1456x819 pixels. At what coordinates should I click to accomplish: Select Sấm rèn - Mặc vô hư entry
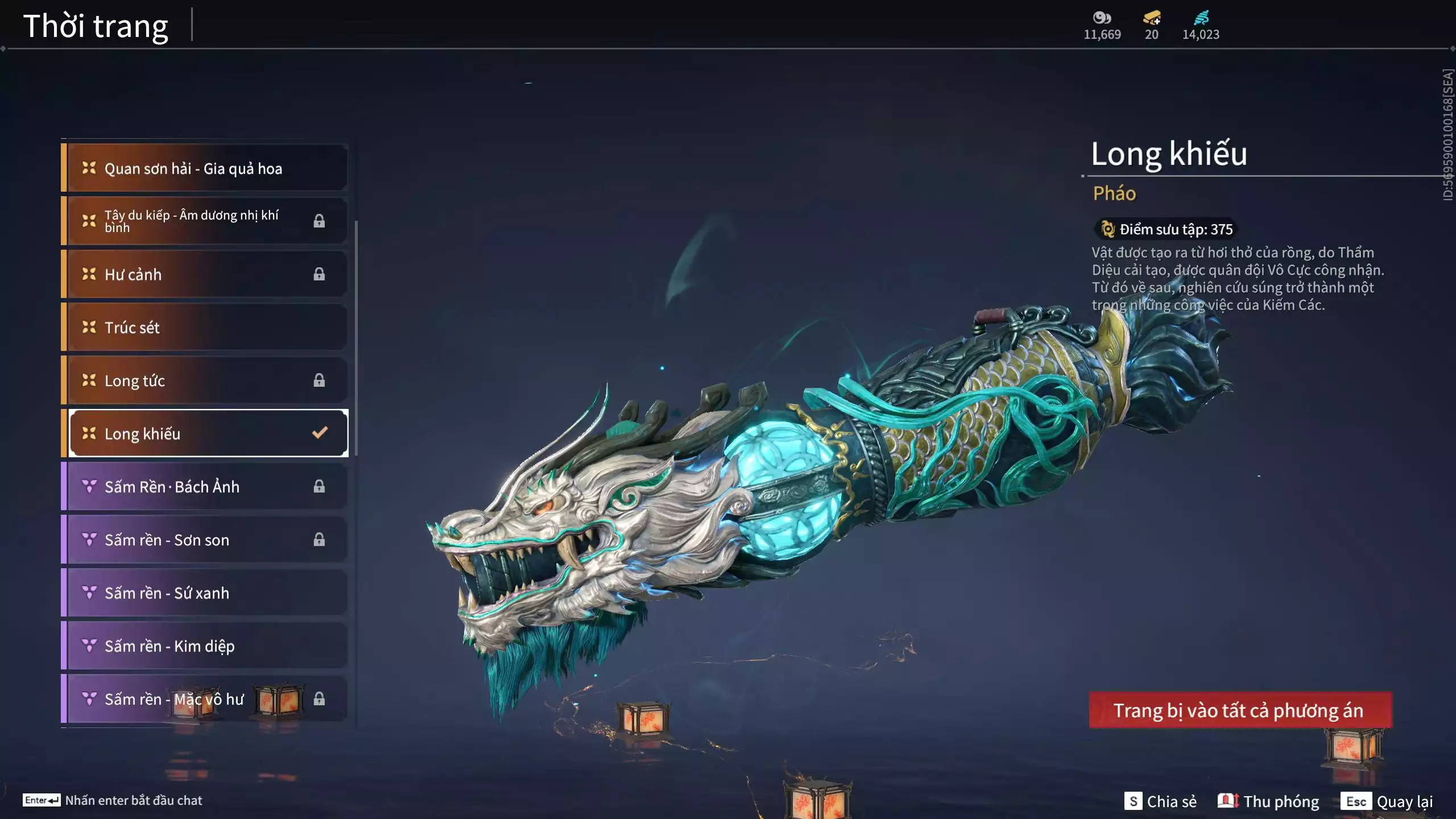coord(205,699)
